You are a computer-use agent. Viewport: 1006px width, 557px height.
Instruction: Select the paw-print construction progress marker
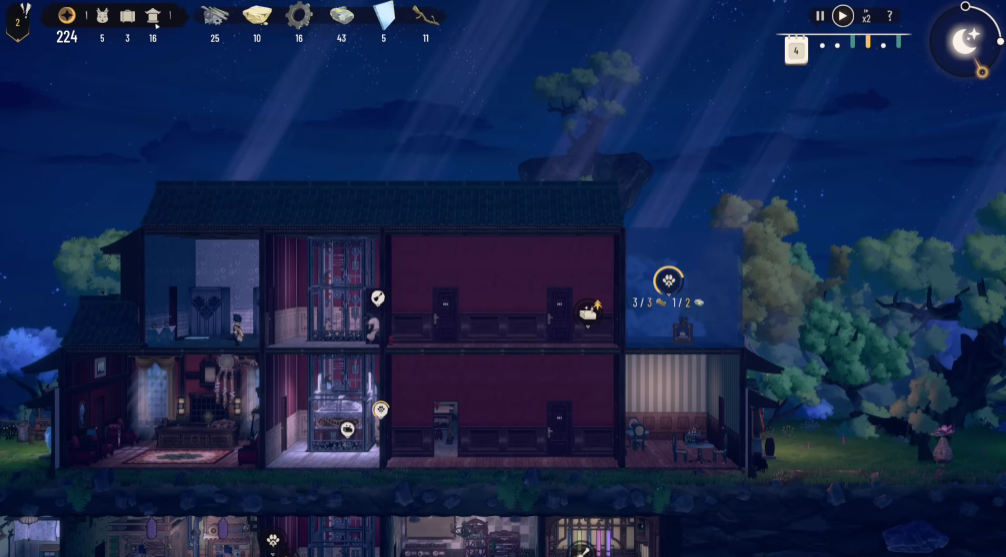(668, 280)
